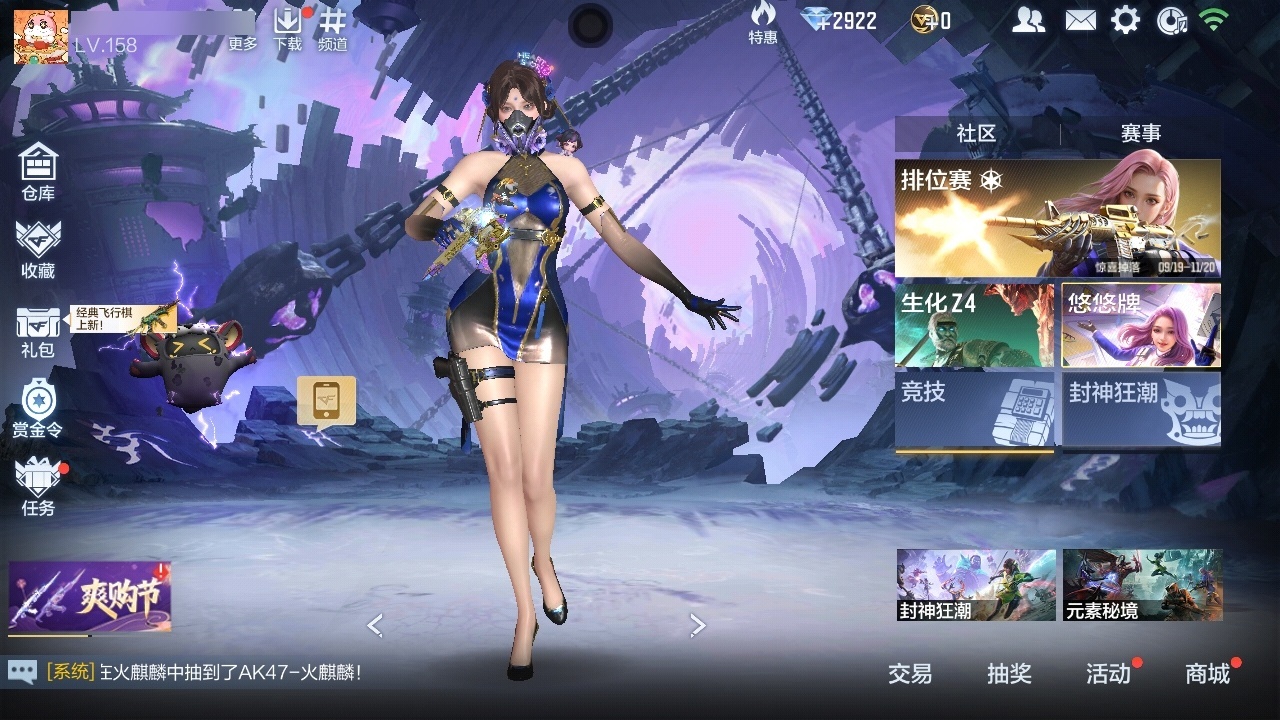Switch to the 赛事 tournament tab
The image size is (1280, 720).
(1140, 133)
